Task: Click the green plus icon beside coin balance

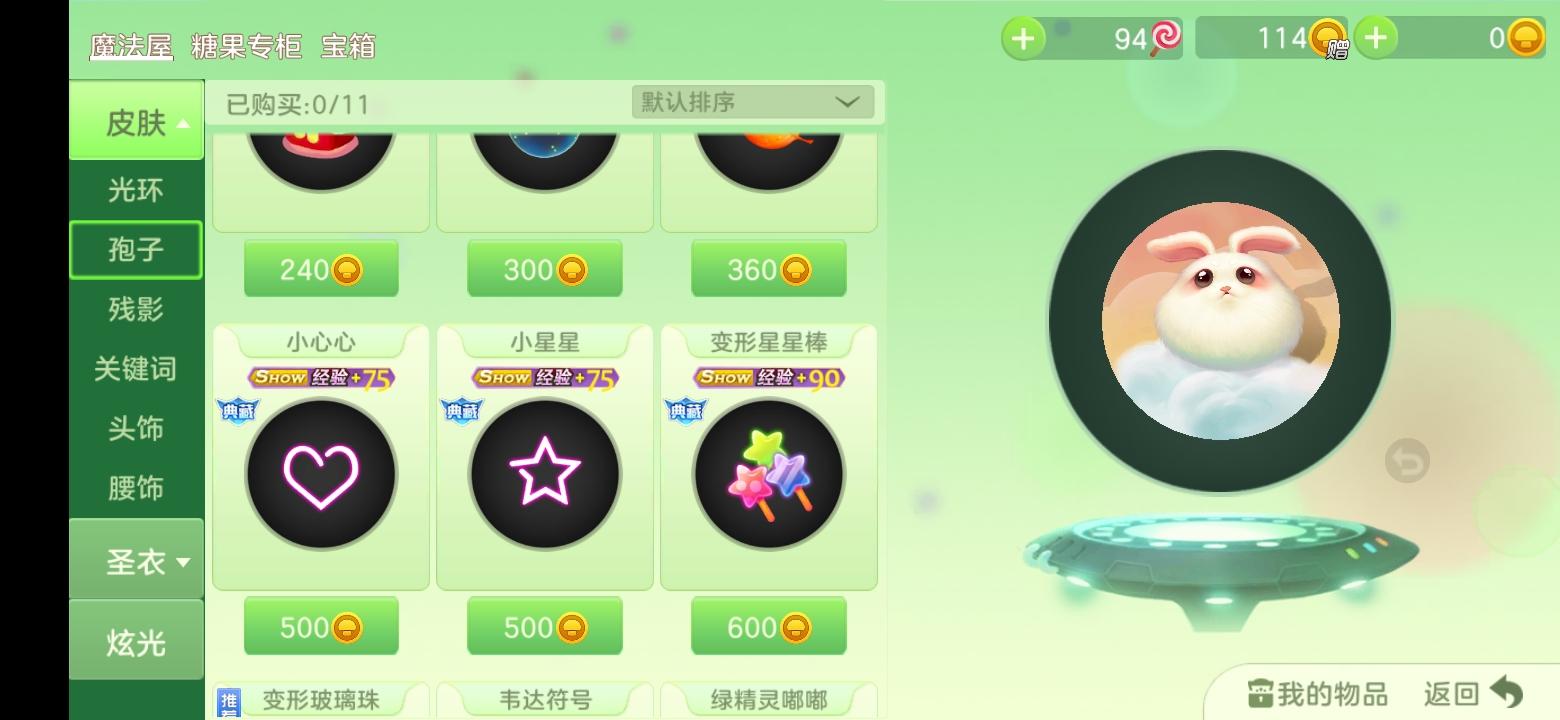Action: pyautogui.click(x=1377, y=38)
